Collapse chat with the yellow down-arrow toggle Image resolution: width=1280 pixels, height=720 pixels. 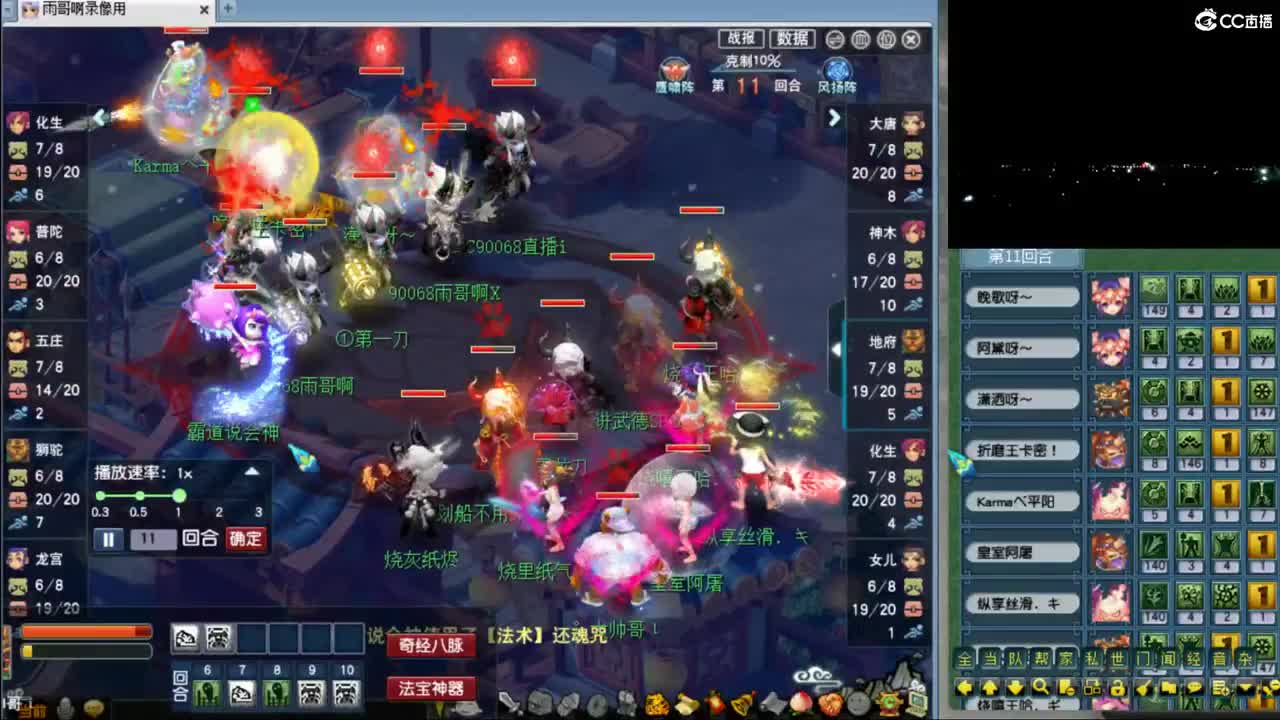[x=1245, y=688]
